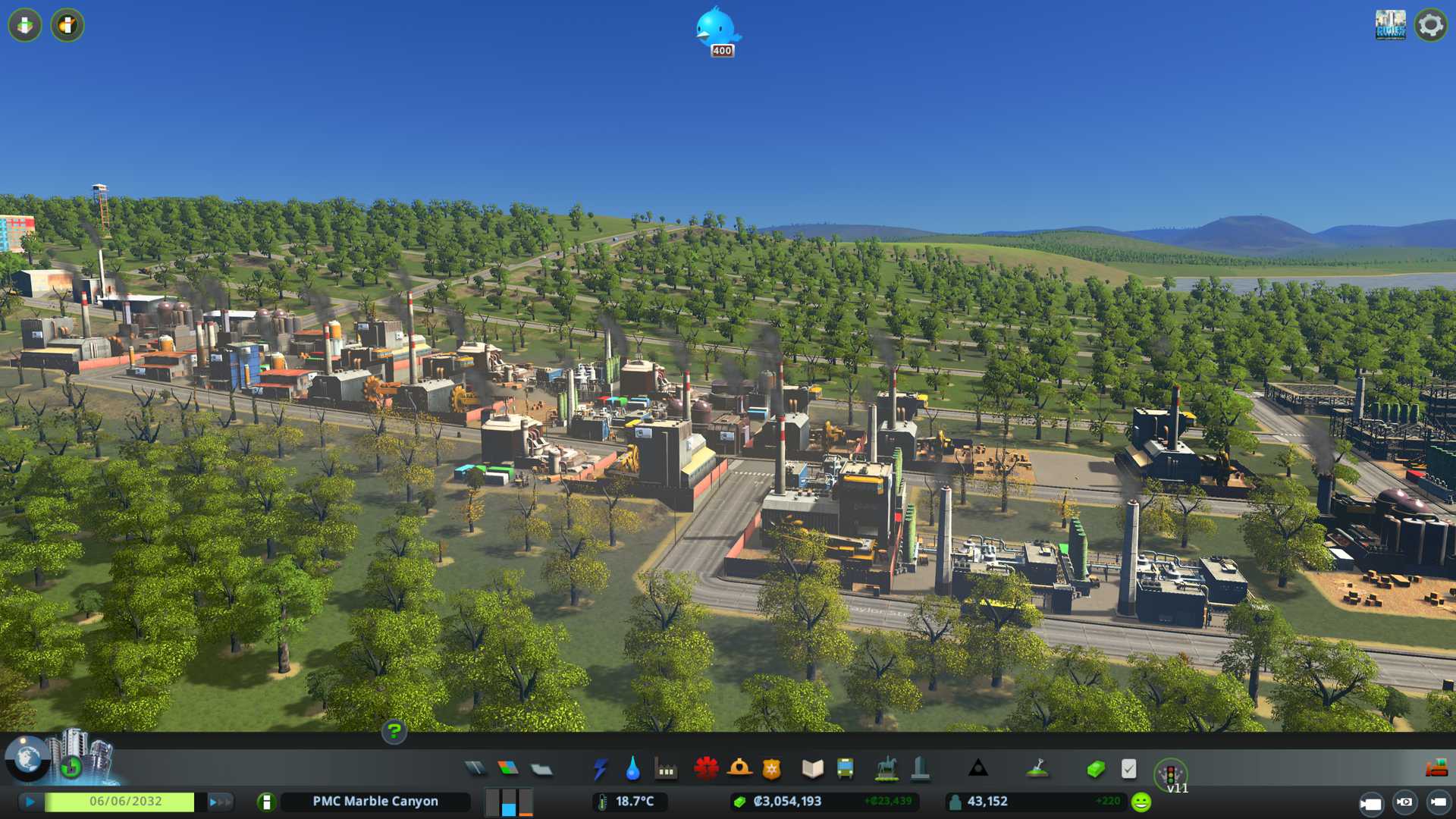This screenshot has height=819, width=1456.
Task: Open the Garbage and Industry factory menu
Action: [666, 769]
